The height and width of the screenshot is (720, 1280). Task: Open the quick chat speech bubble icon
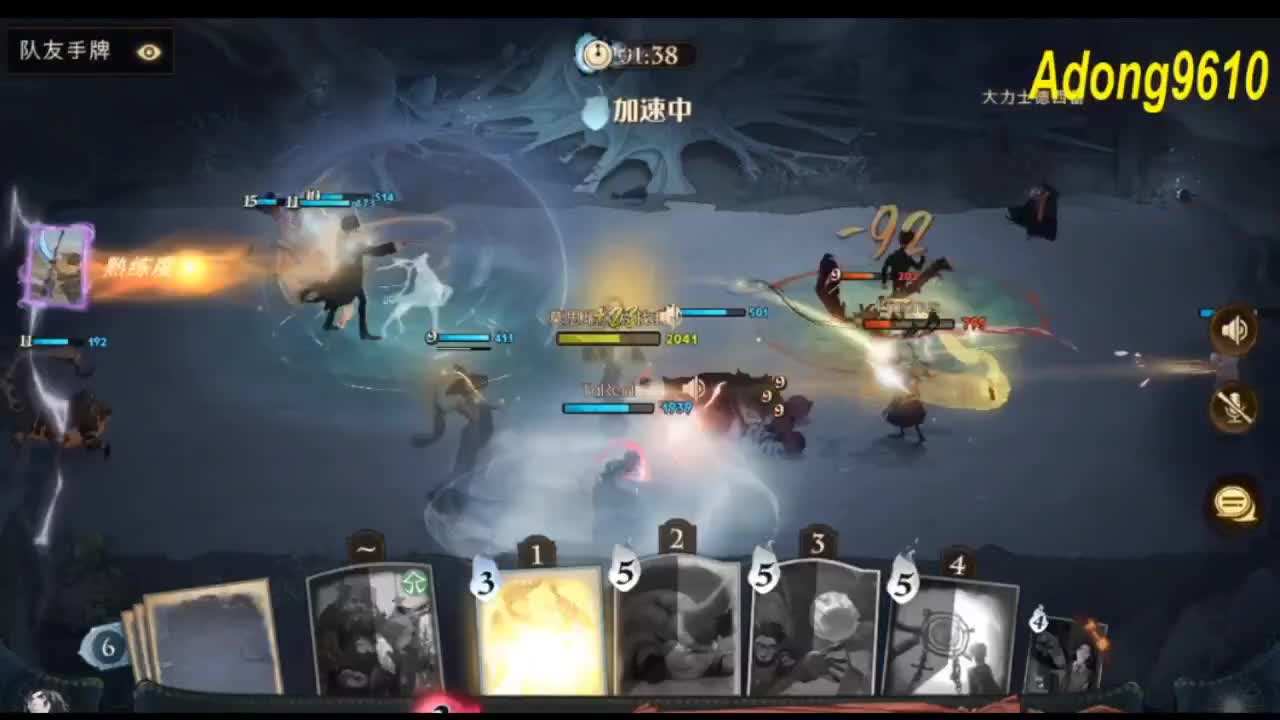click(1234, 503)
